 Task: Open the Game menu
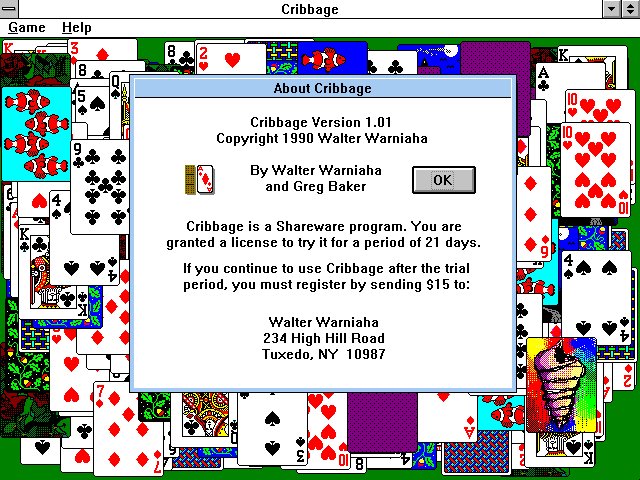[x=27, y=28]
